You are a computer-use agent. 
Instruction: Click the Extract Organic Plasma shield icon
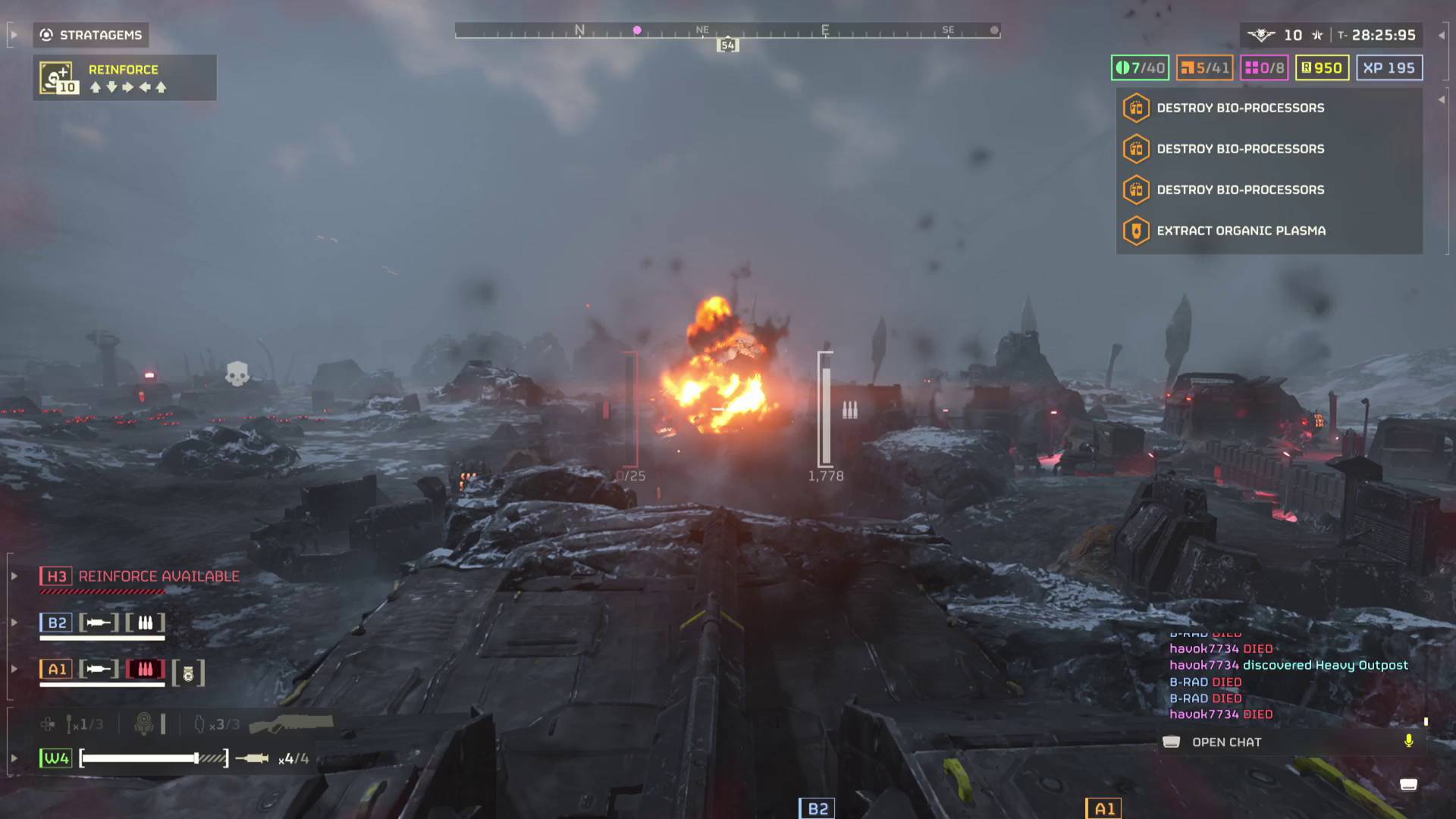coord(1136,231)
